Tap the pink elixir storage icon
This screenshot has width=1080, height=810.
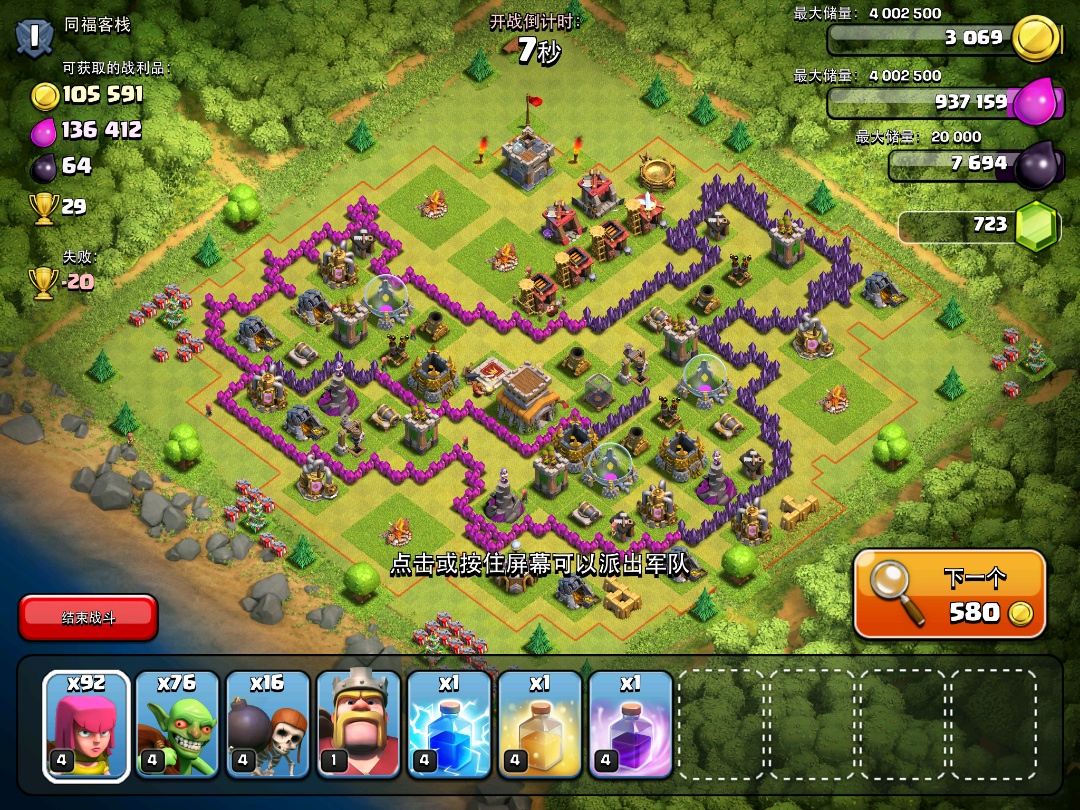(1035, 101)
